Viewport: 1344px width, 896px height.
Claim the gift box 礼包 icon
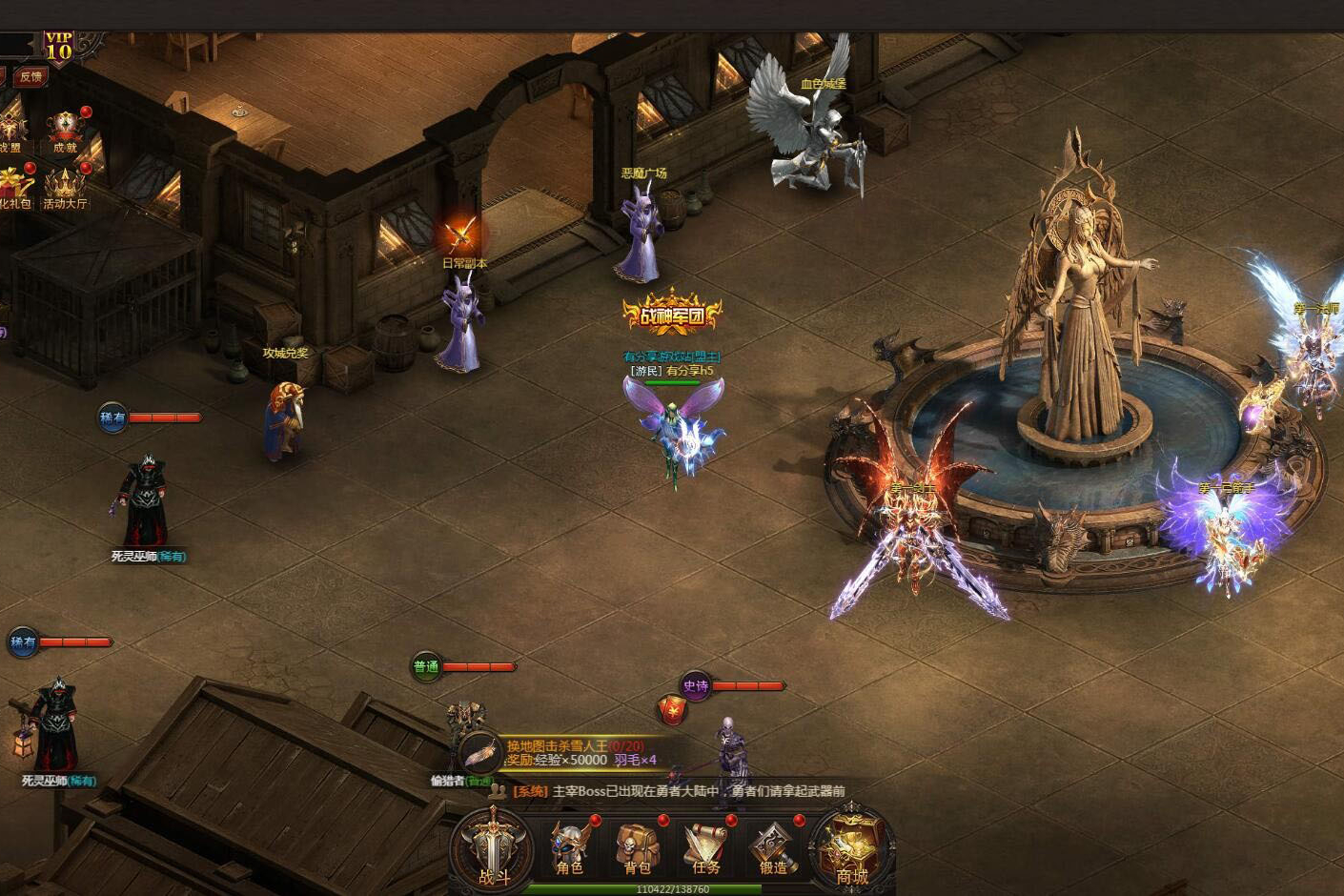coord(13,187)
